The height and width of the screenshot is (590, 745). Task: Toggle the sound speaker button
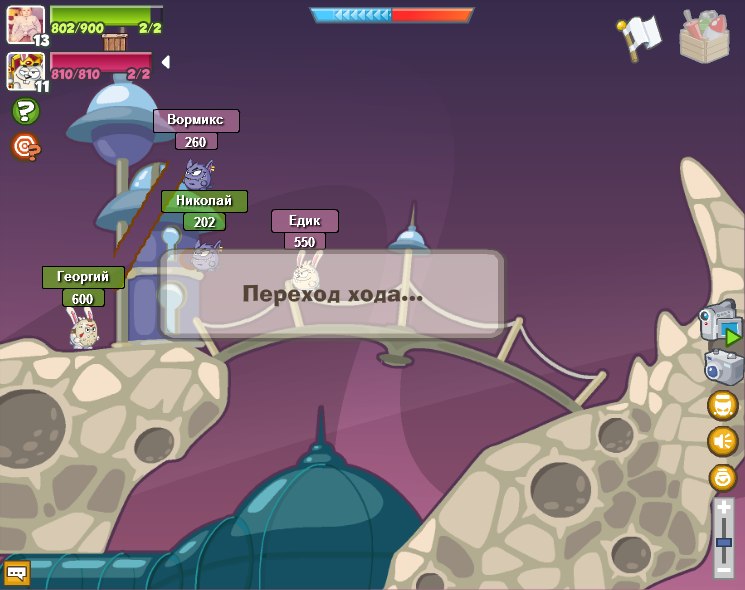722,441
